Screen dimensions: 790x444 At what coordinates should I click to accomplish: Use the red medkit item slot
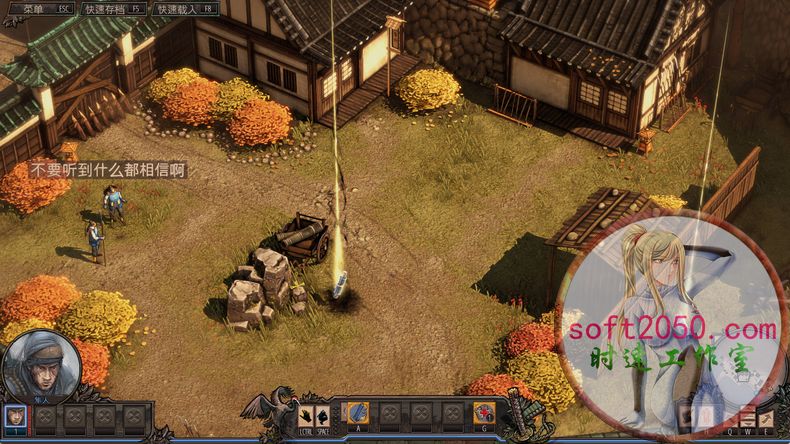click(x=484, y=412)
